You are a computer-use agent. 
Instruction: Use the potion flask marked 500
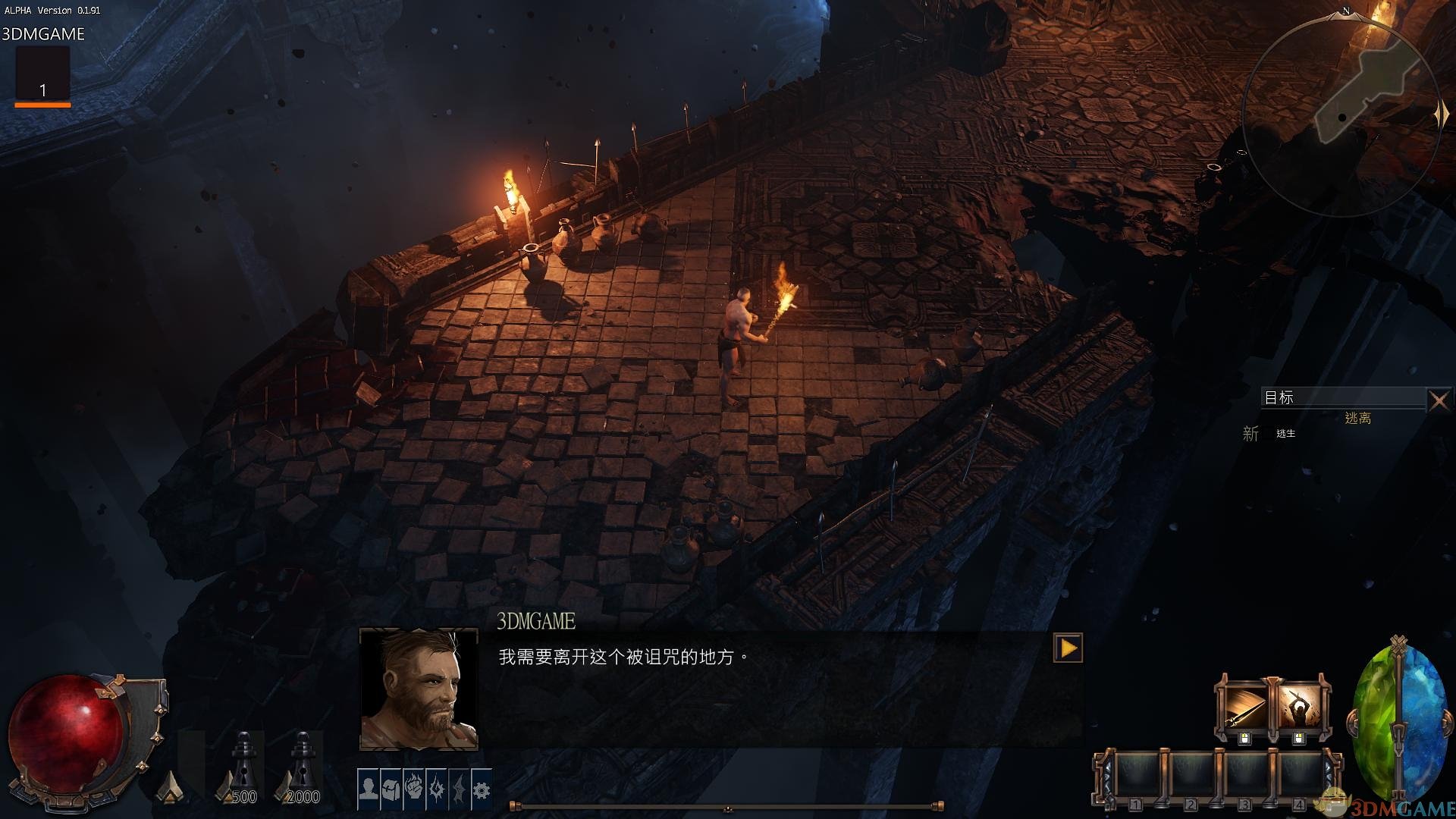(x=244, y=766)
